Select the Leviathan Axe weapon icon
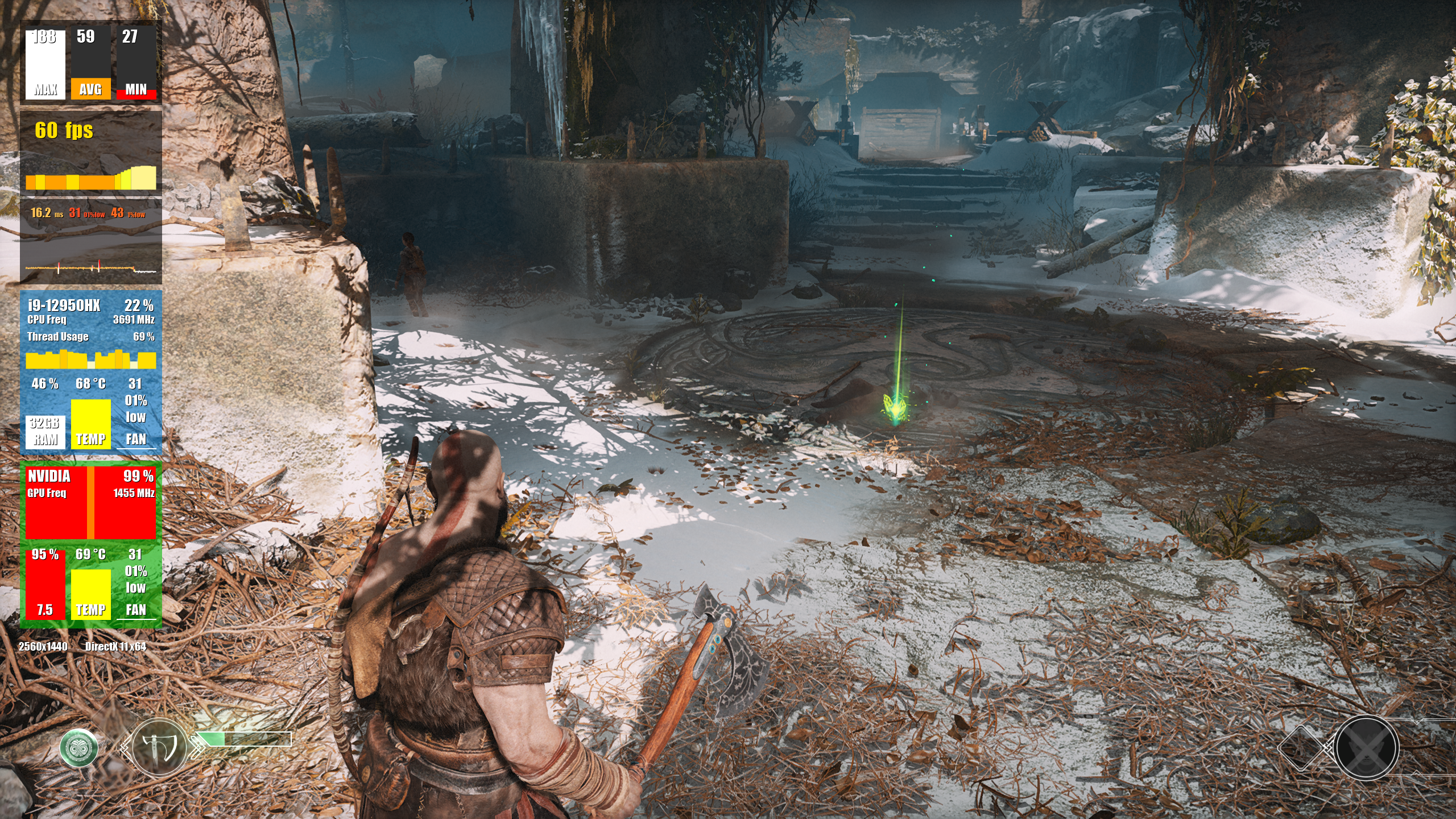The height and width of the screenshot is (819, 1456). (x=159, y=747)
